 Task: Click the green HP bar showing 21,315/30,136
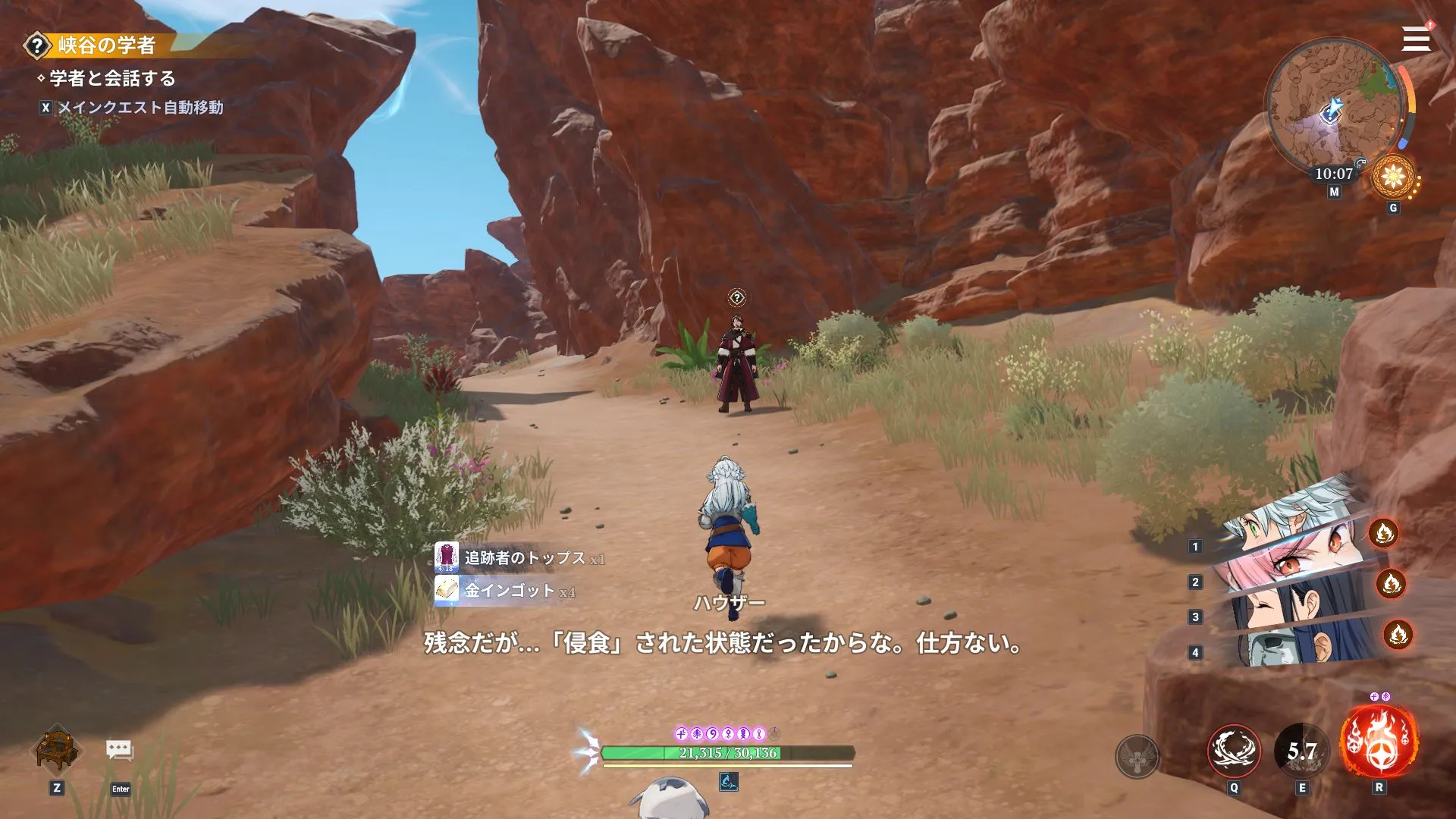pyautogui.click(x=728, y=753)
